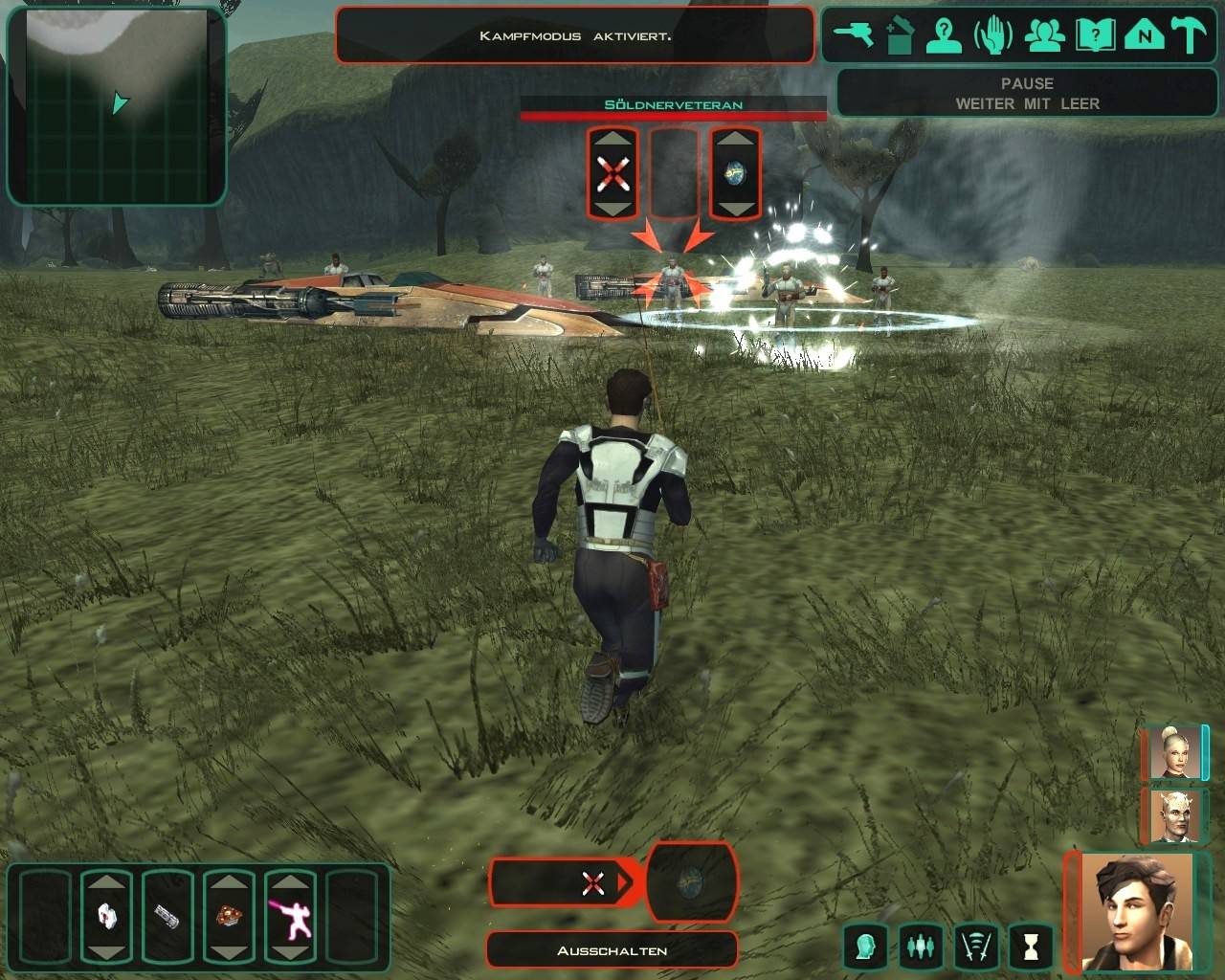Choose the crossed-sabers attack on the target
Screen dimensions: 1225x980
pyautogui.click(x=612, y=174)
